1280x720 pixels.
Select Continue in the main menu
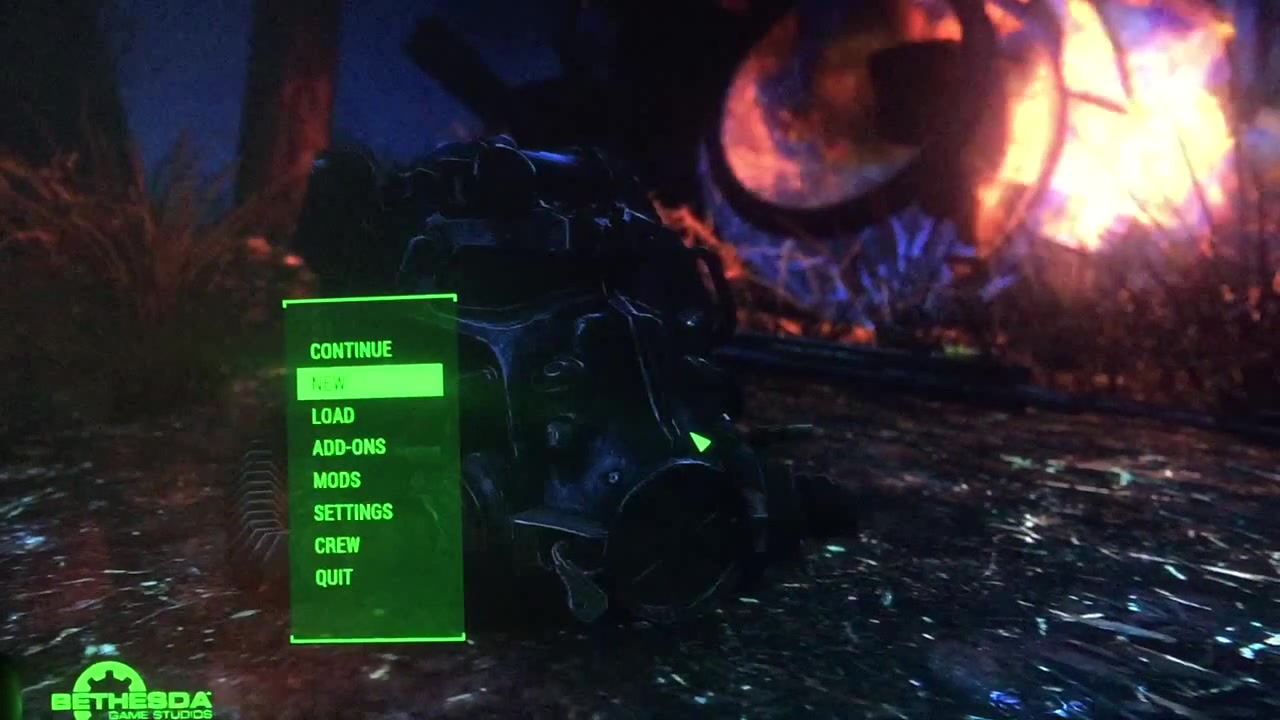coord(351,350)
